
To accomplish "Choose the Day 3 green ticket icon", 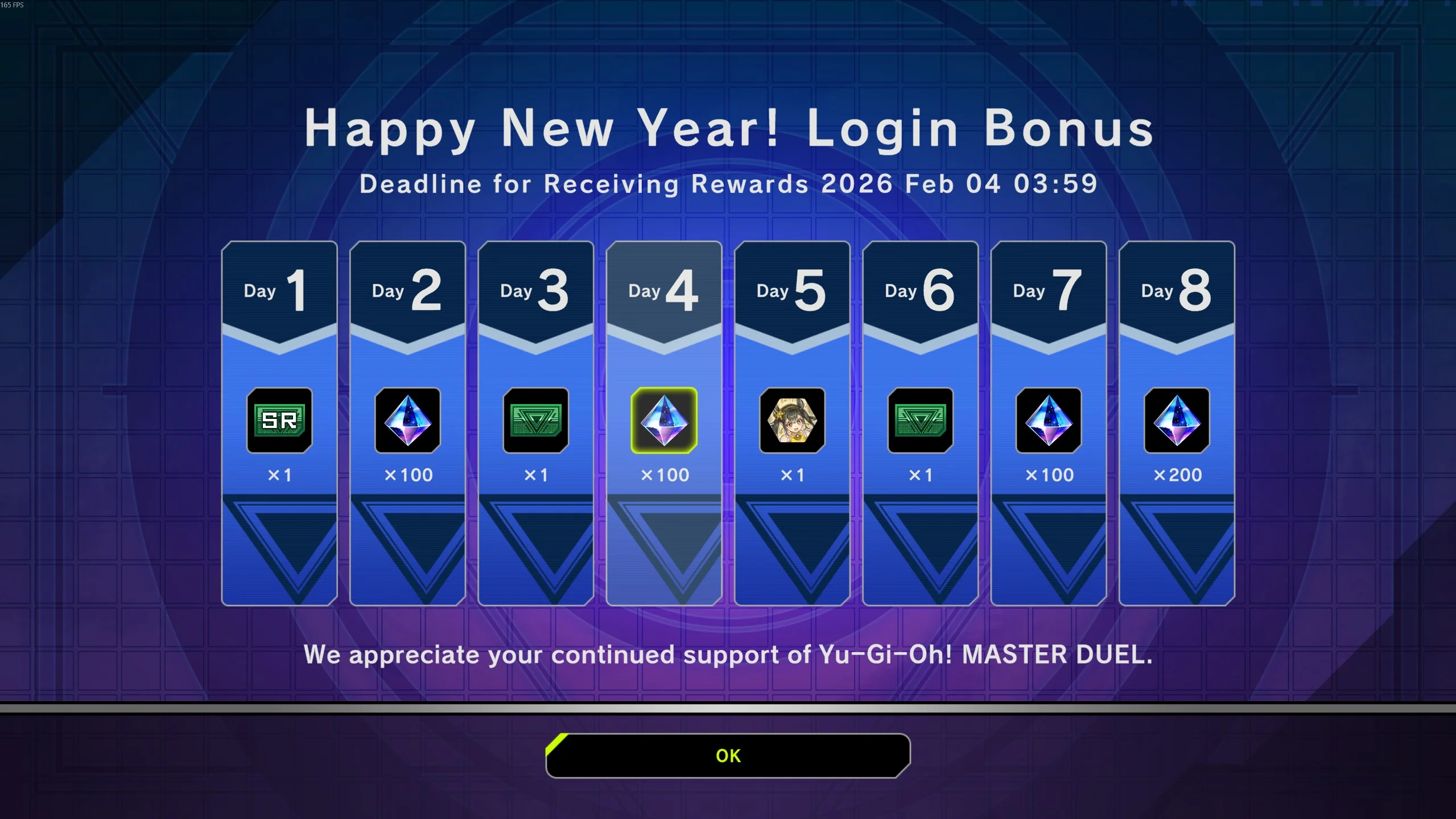I will (535, 421).
